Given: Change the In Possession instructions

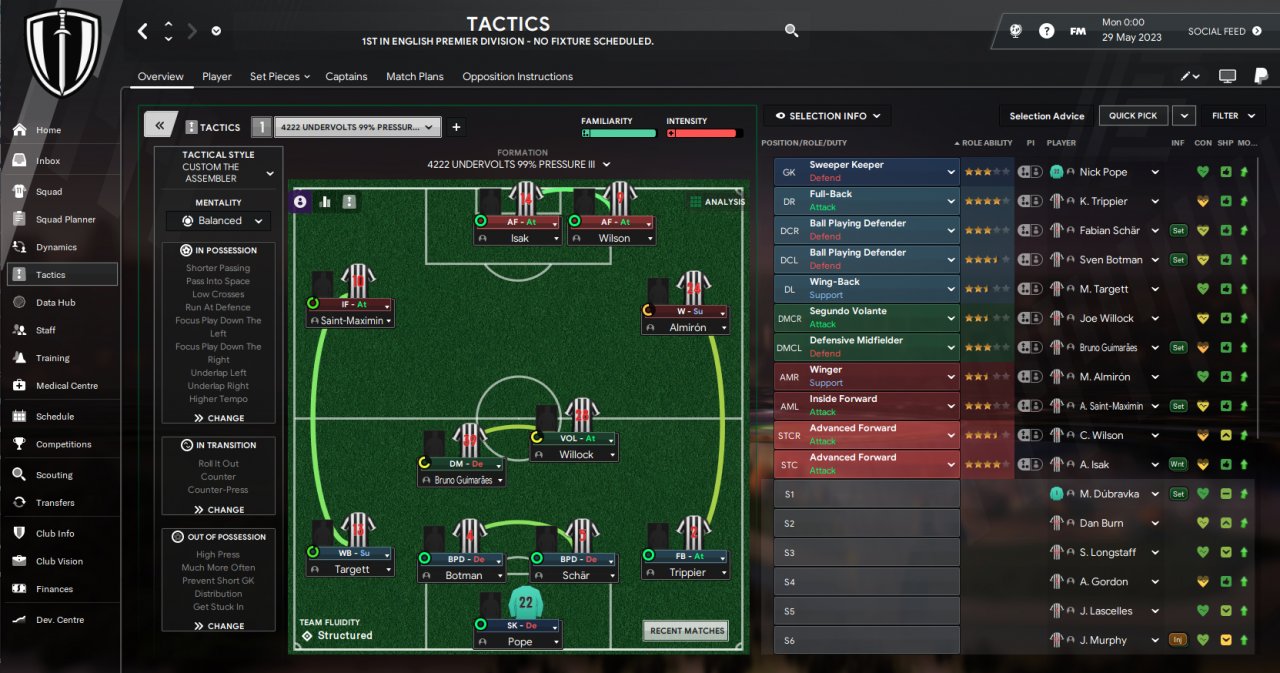Looking at the screenshot, I should tap(219, 418).
